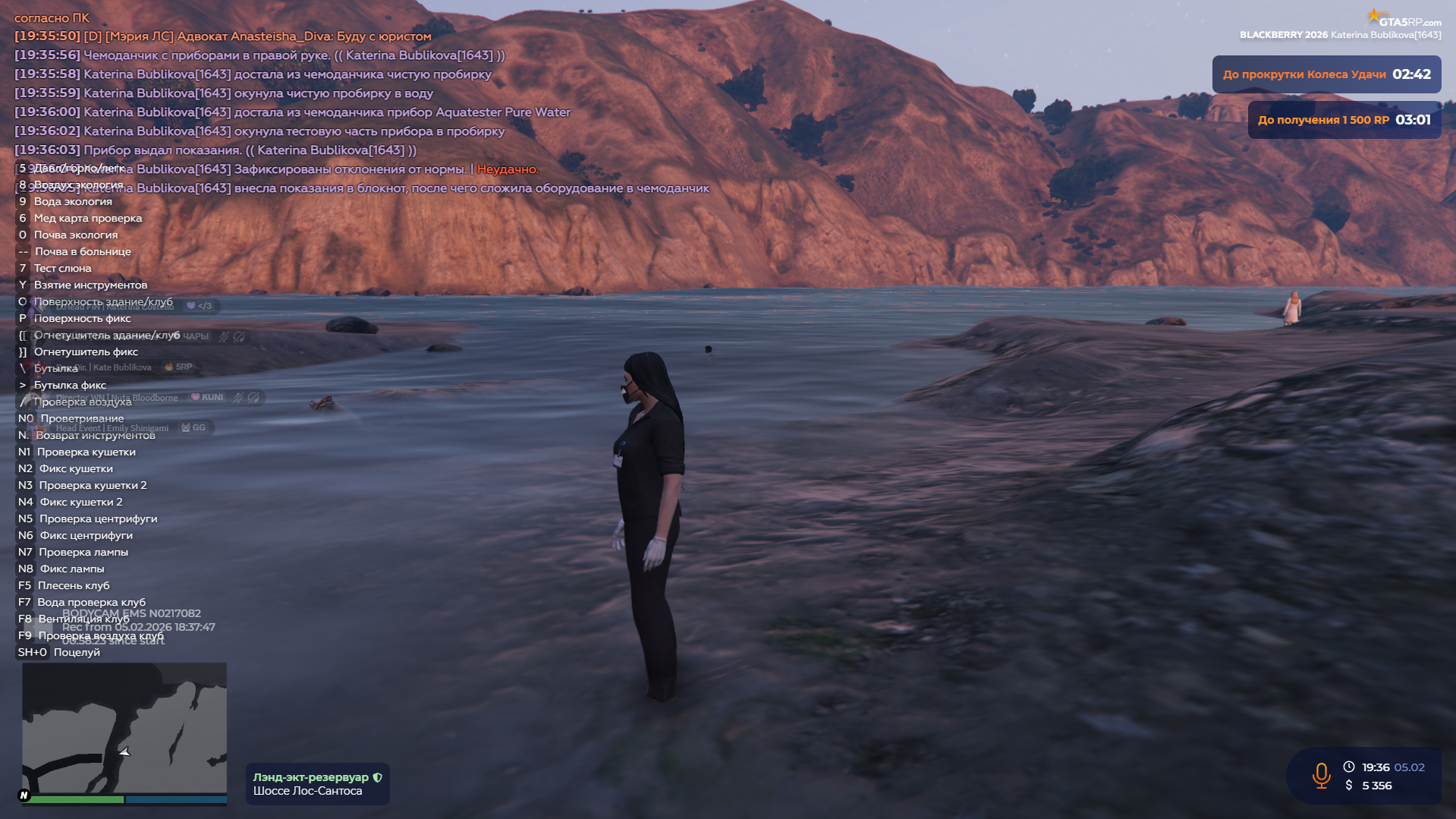
Task: Activate the Тест слюна bind entry
Action: tap(63, 268)
